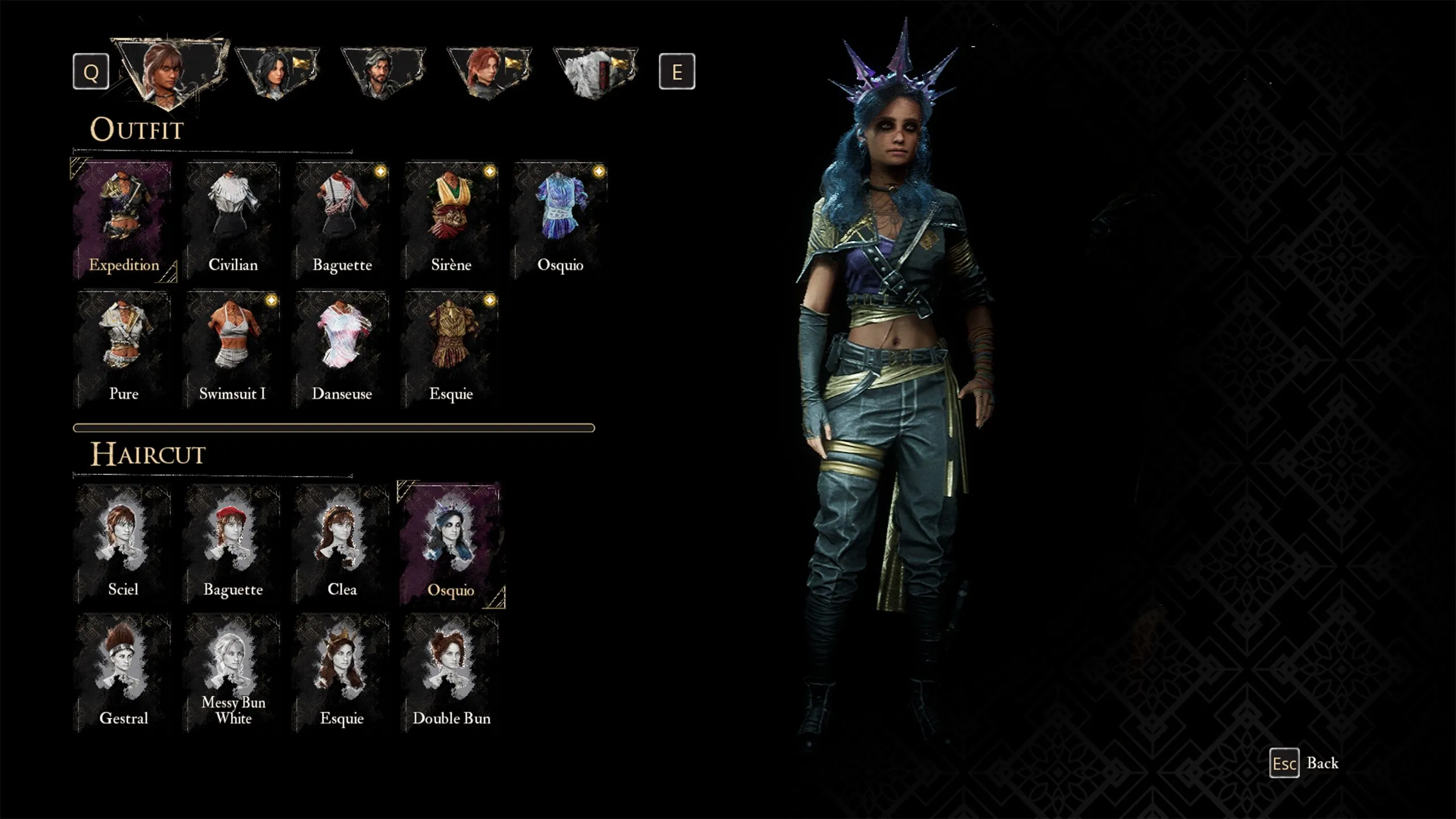Switch to the bearded man character tab
The width and height of the screenshot is (1456, 819).
(383, 72)
